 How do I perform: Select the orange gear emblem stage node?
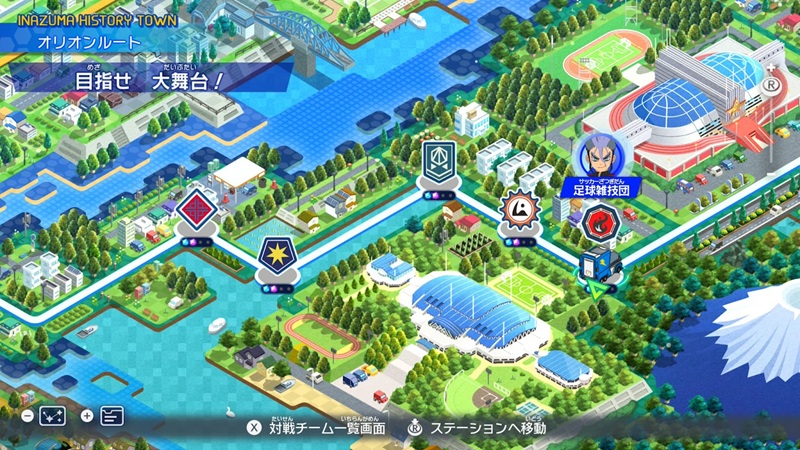pyautogui.click(x=518, y=209)
